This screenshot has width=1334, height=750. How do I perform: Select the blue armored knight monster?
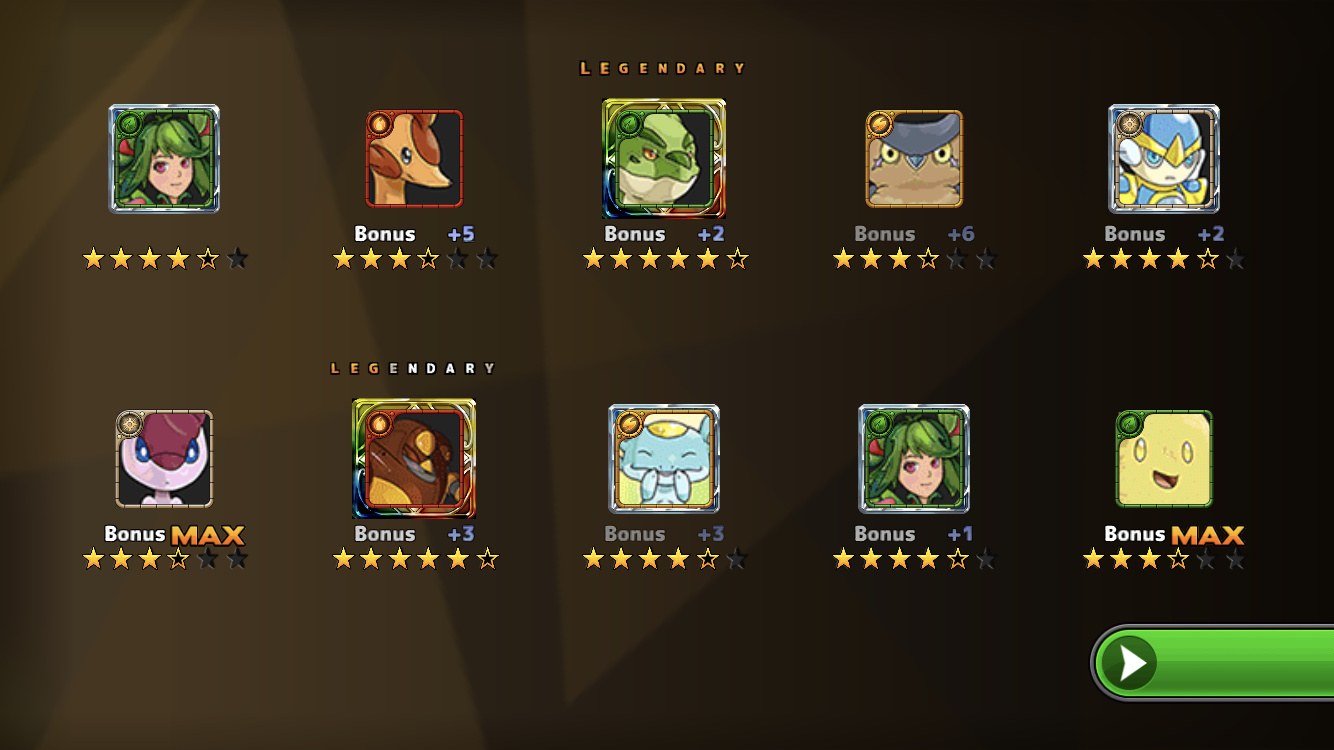click(1164, 159)
